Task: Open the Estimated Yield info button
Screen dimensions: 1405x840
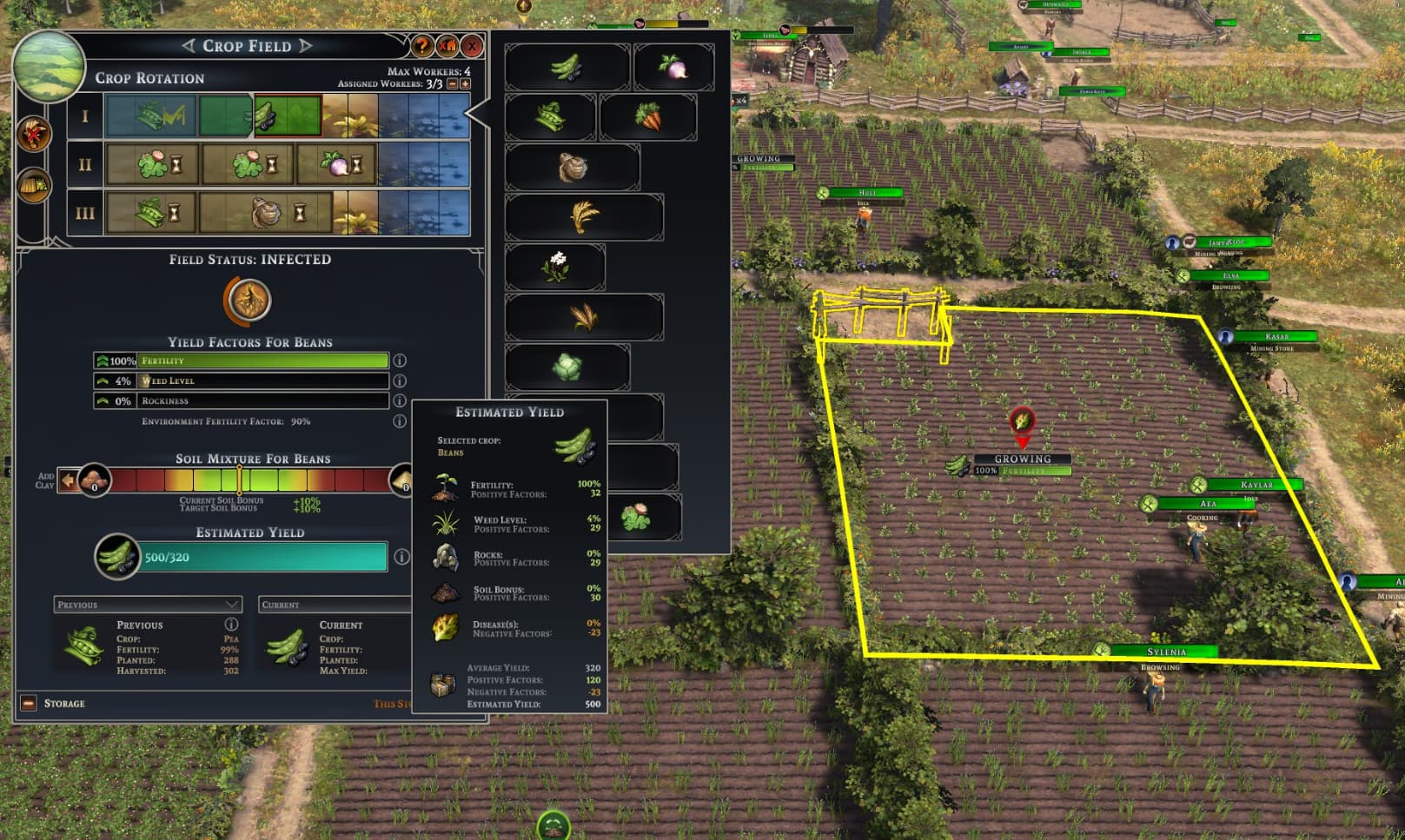Action: [401, 557]
